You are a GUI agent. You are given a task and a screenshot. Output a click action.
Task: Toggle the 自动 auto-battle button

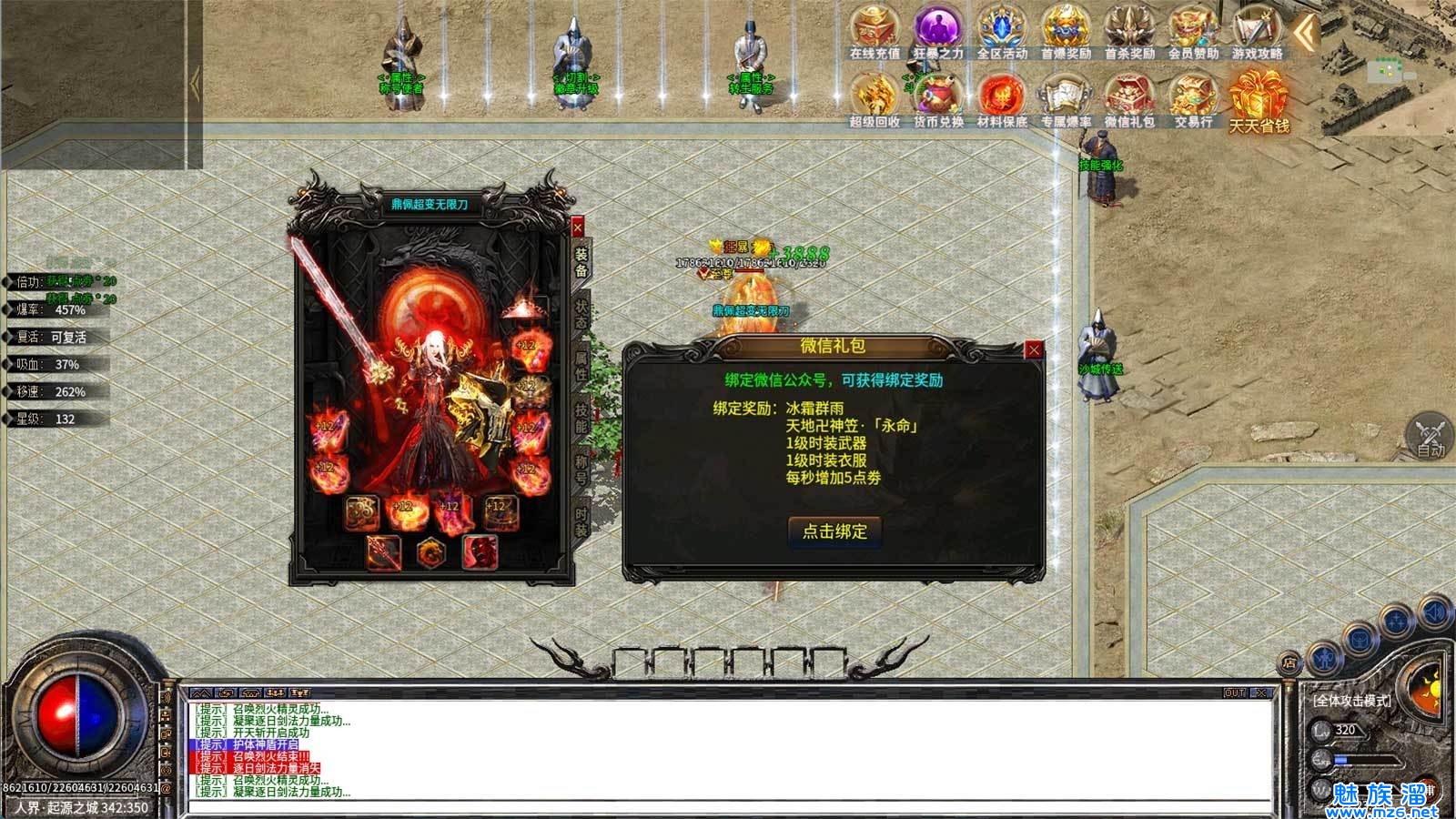[x=1430, y=435]
